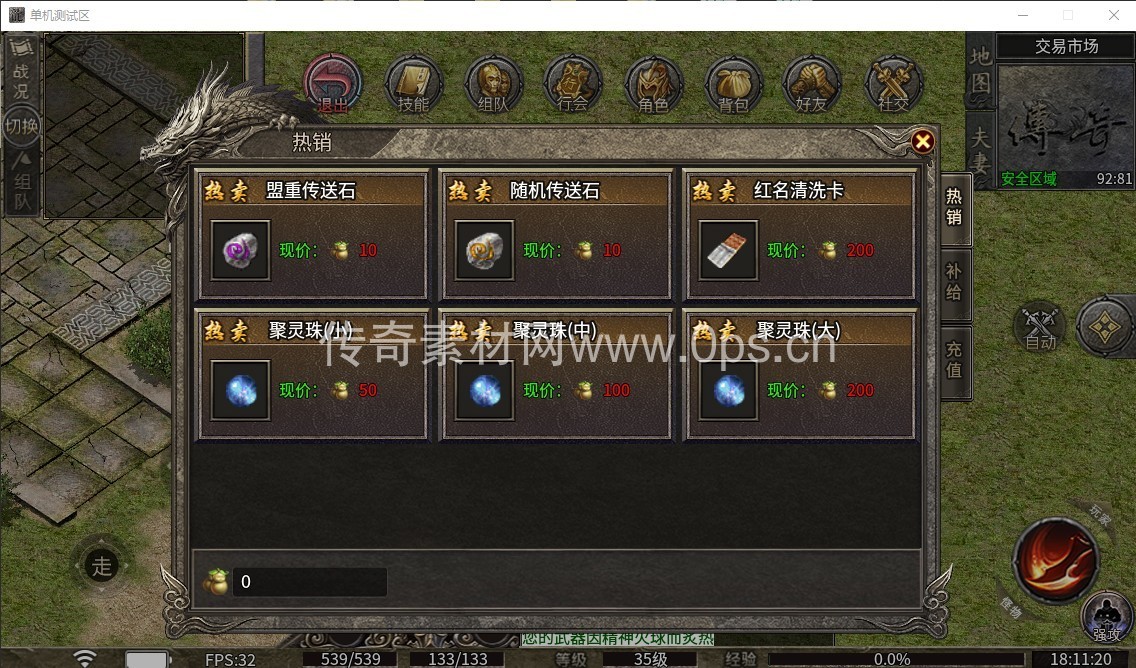Open the 组队 team icon in top bar
This screenshot has height=668, width=1136.
[x=493, y=83]
